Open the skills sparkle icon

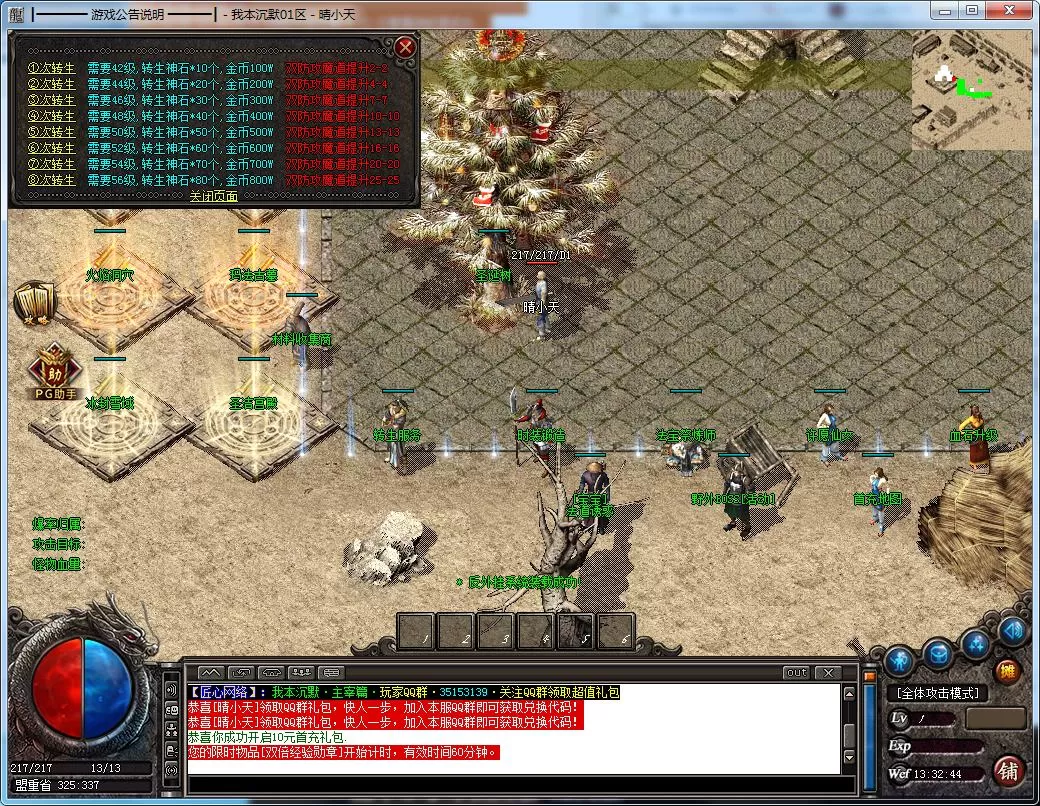pos(976,644)
